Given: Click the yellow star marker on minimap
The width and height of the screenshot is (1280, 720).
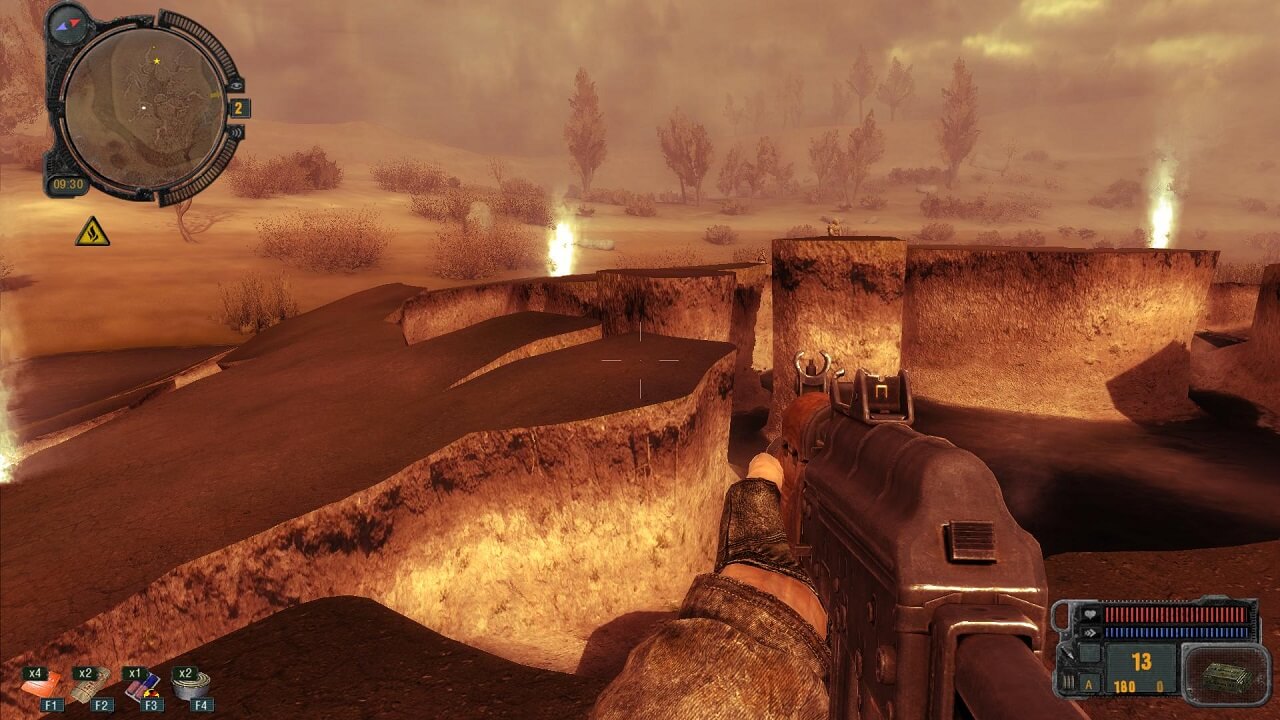Looking at the screenshot, I should click(x=157, y=61).
